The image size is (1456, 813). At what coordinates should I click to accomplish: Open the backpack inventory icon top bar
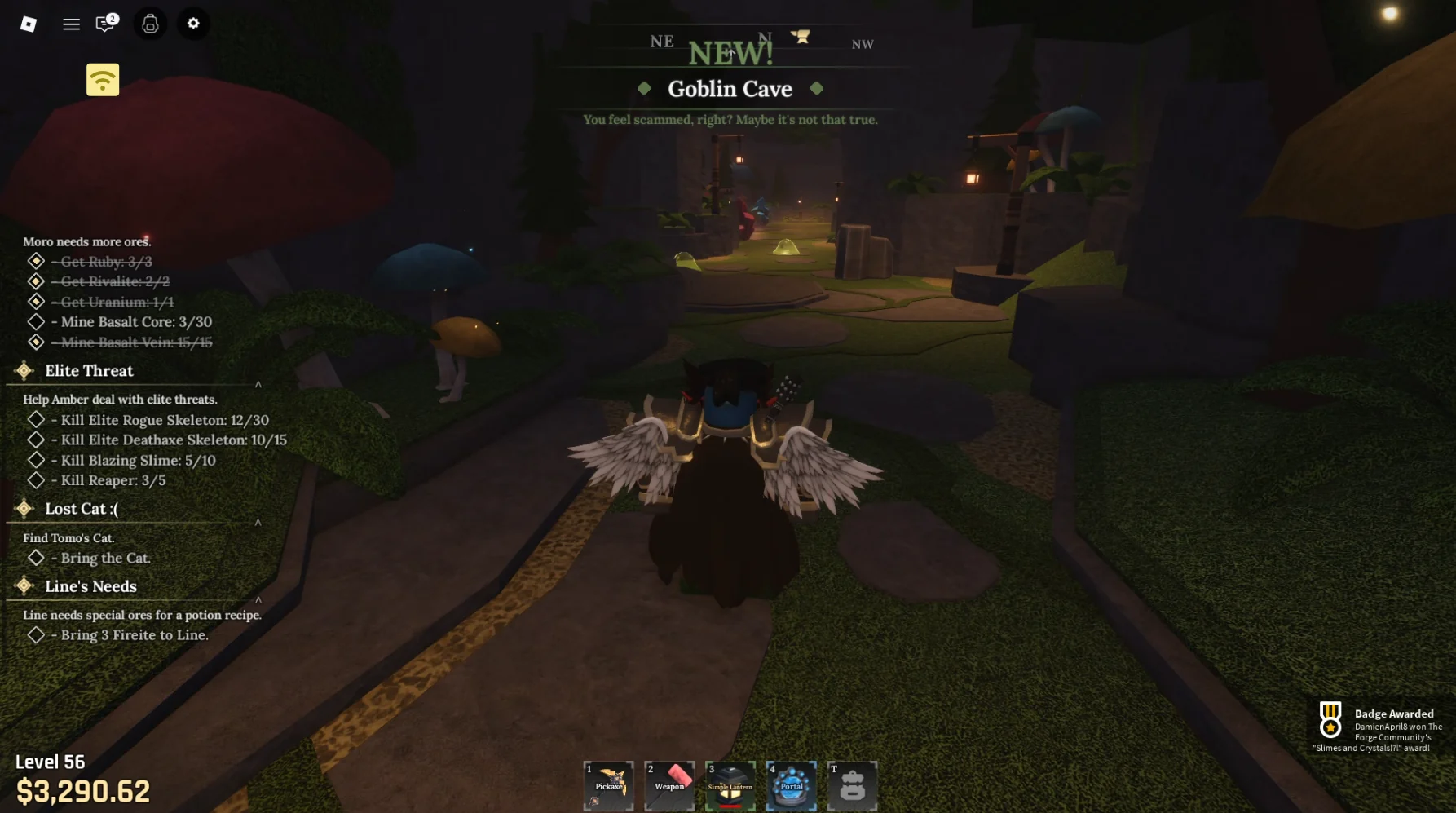tap(148, 24)
